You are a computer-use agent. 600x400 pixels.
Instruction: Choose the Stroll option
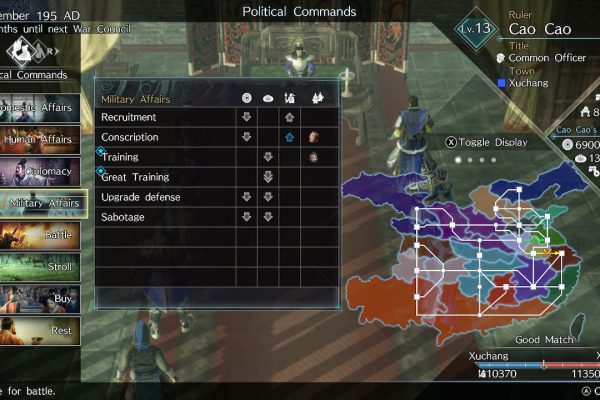coord(40,267)
